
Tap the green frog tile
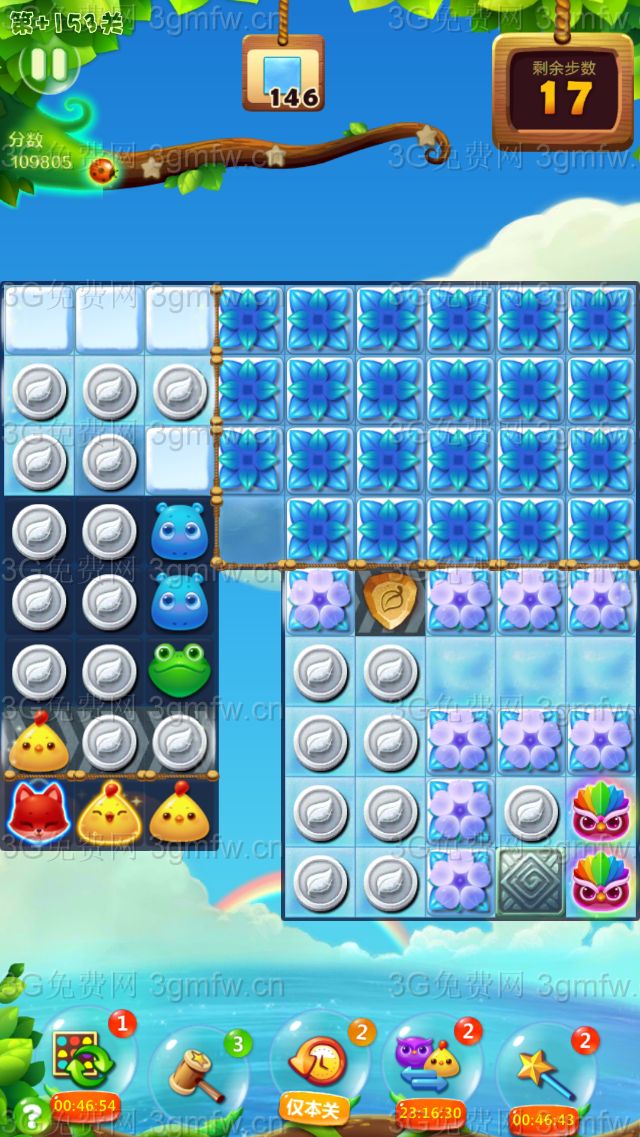pyautogui.click(x=180, y=671)
